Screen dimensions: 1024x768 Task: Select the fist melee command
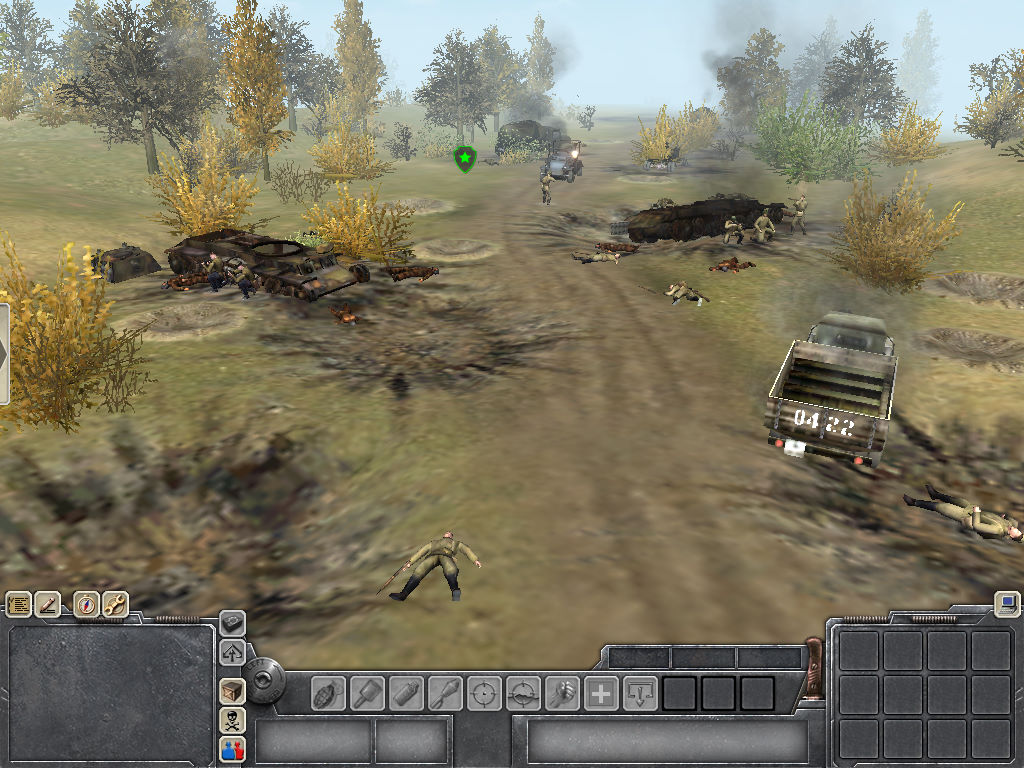point(562,693)
